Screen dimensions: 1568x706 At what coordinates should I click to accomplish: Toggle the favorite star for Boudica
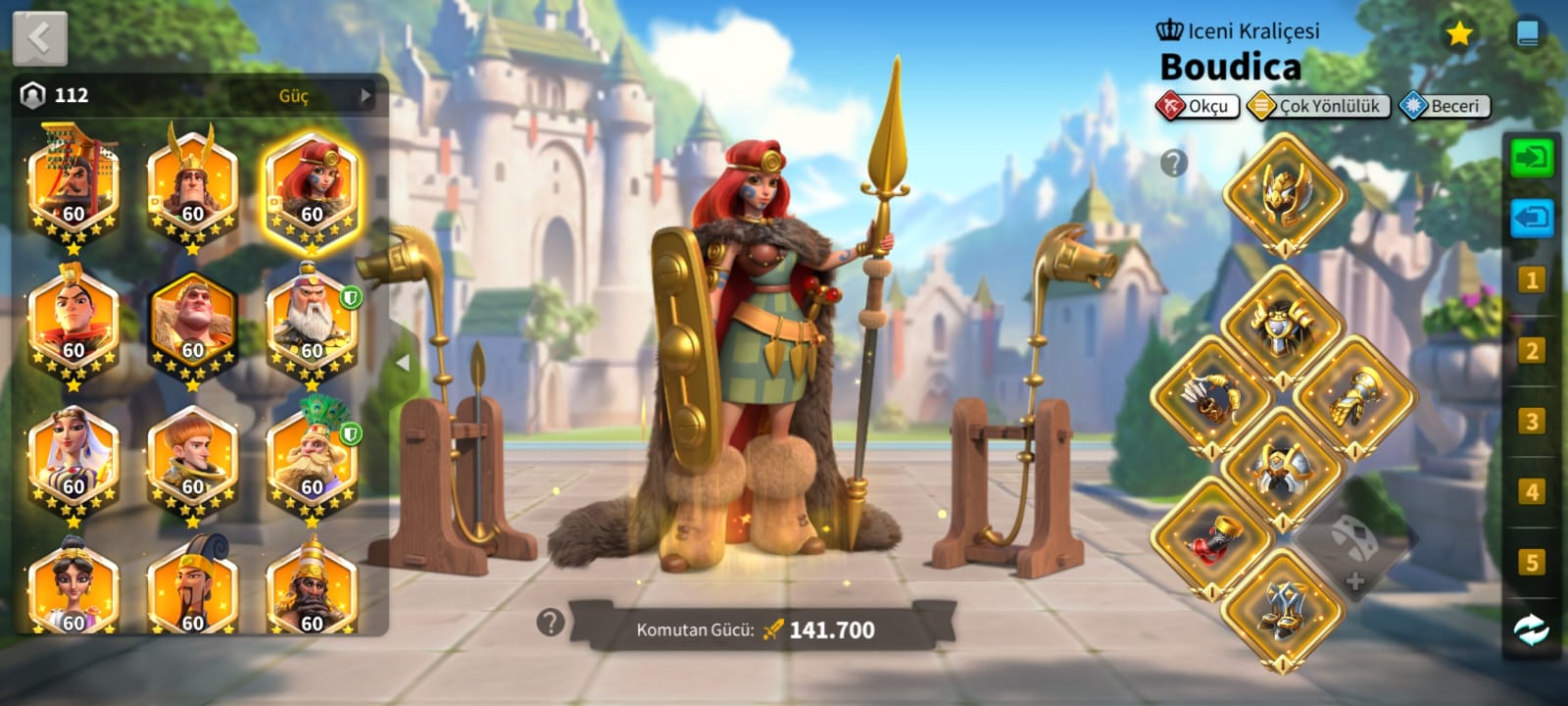pyautogui.click(x=1459, y=33)
